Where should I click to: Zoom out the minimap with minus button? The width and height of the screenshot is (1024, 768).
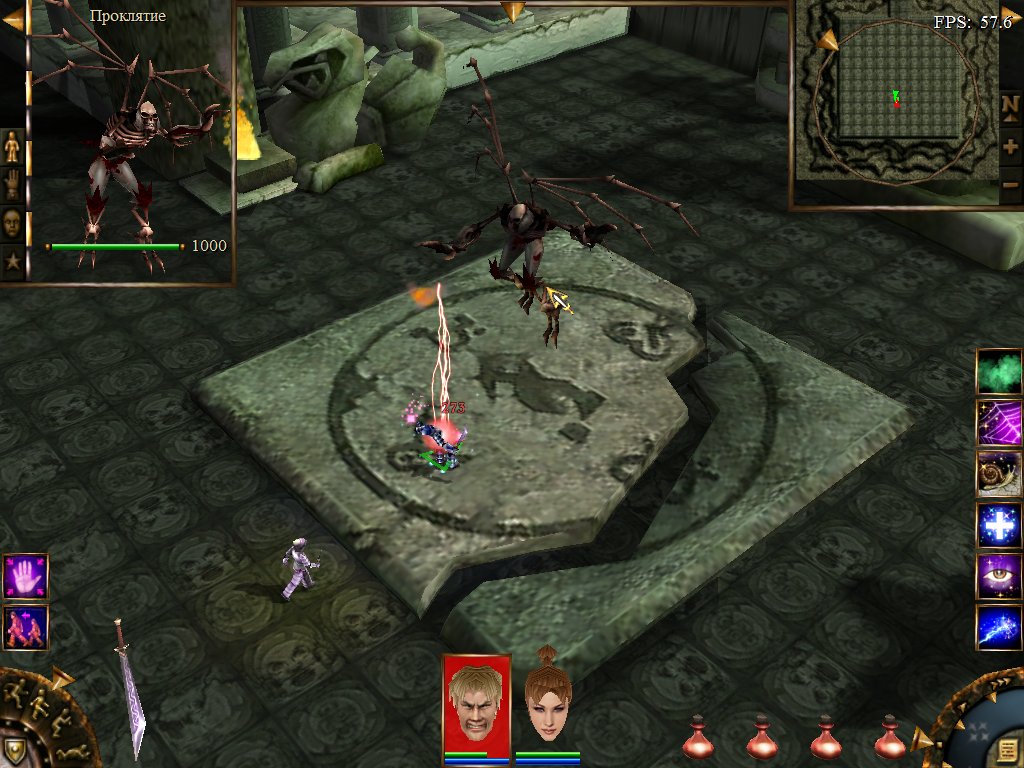[x=1010, y=186]
